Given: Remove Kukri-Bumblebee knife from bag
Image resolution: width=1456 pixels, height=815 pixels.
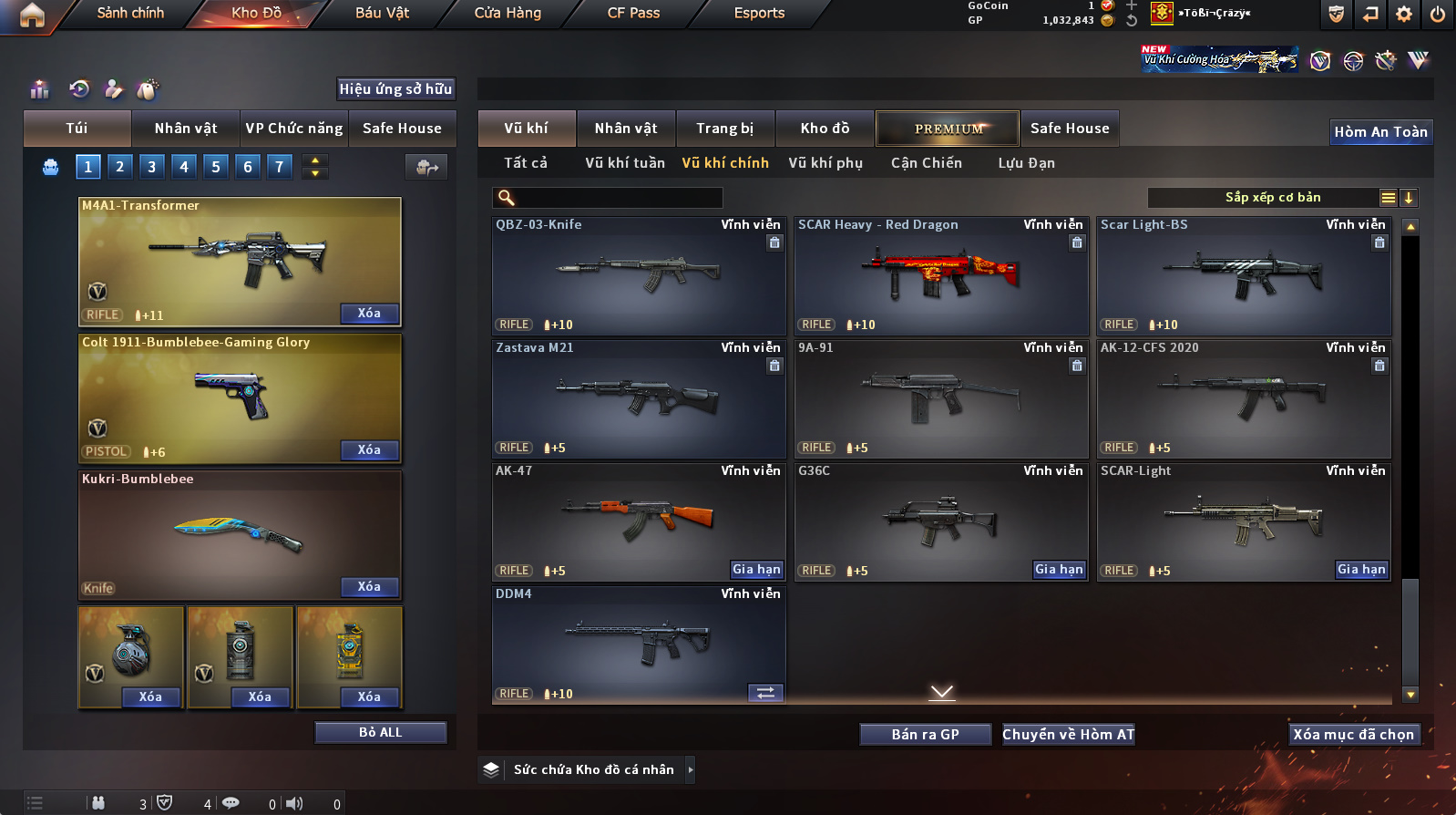Looking at the screenshot, I should coord(369,587).
